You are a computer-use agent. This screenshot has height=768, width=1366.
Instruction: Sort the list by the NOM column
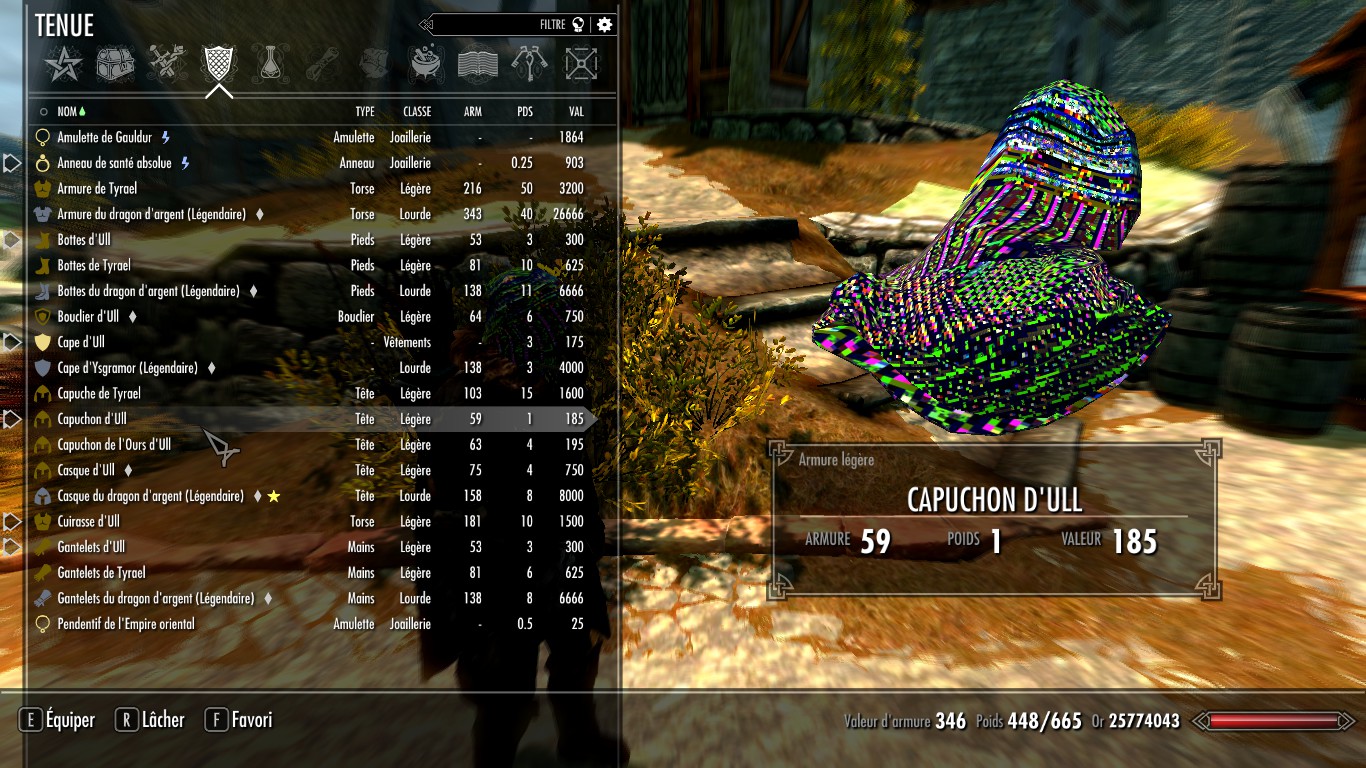click(x=67, y=112)
